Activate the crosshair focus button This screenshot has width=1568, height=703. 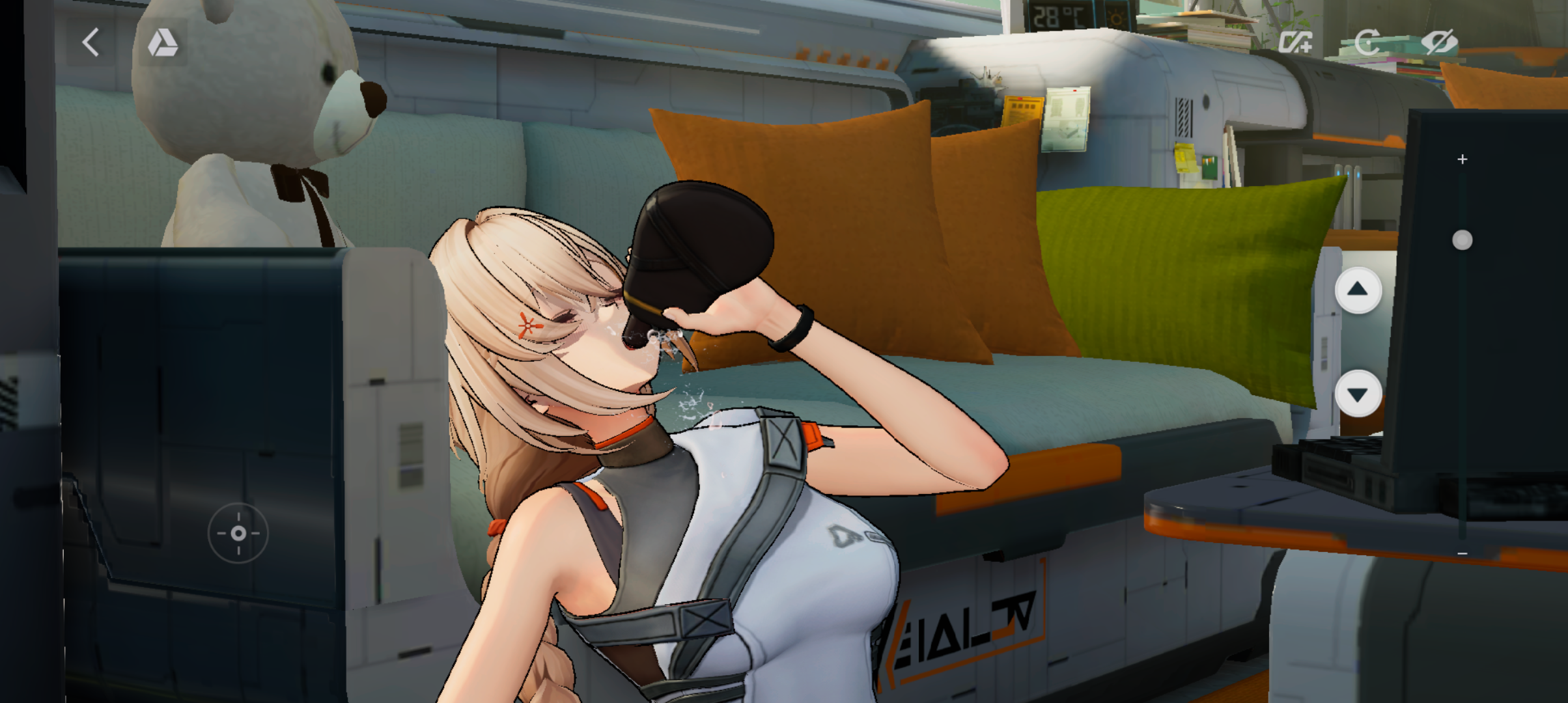[x=238, y=534]
